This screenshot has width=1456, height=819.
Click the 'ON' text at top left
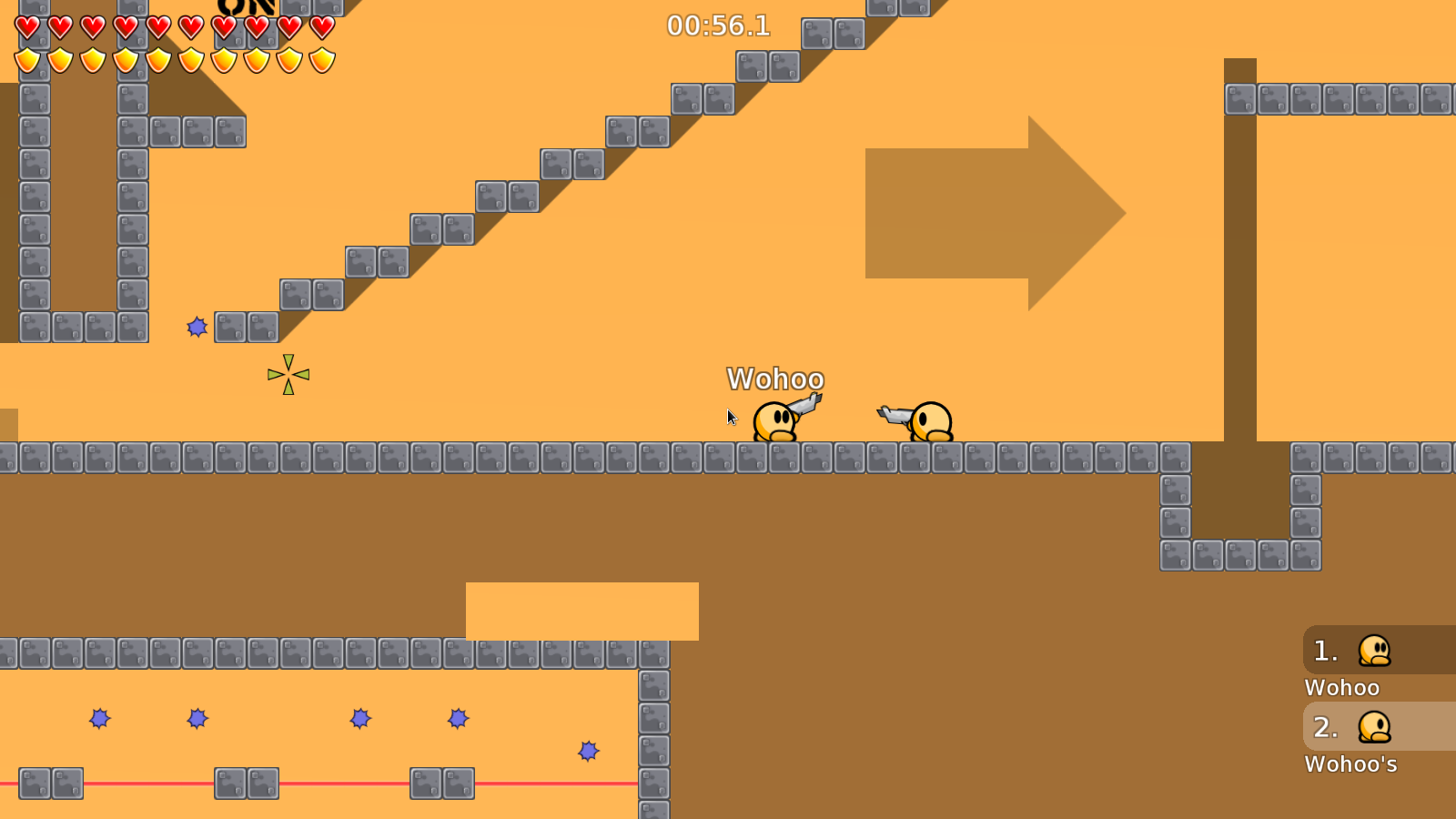click(x=246, y=7)
